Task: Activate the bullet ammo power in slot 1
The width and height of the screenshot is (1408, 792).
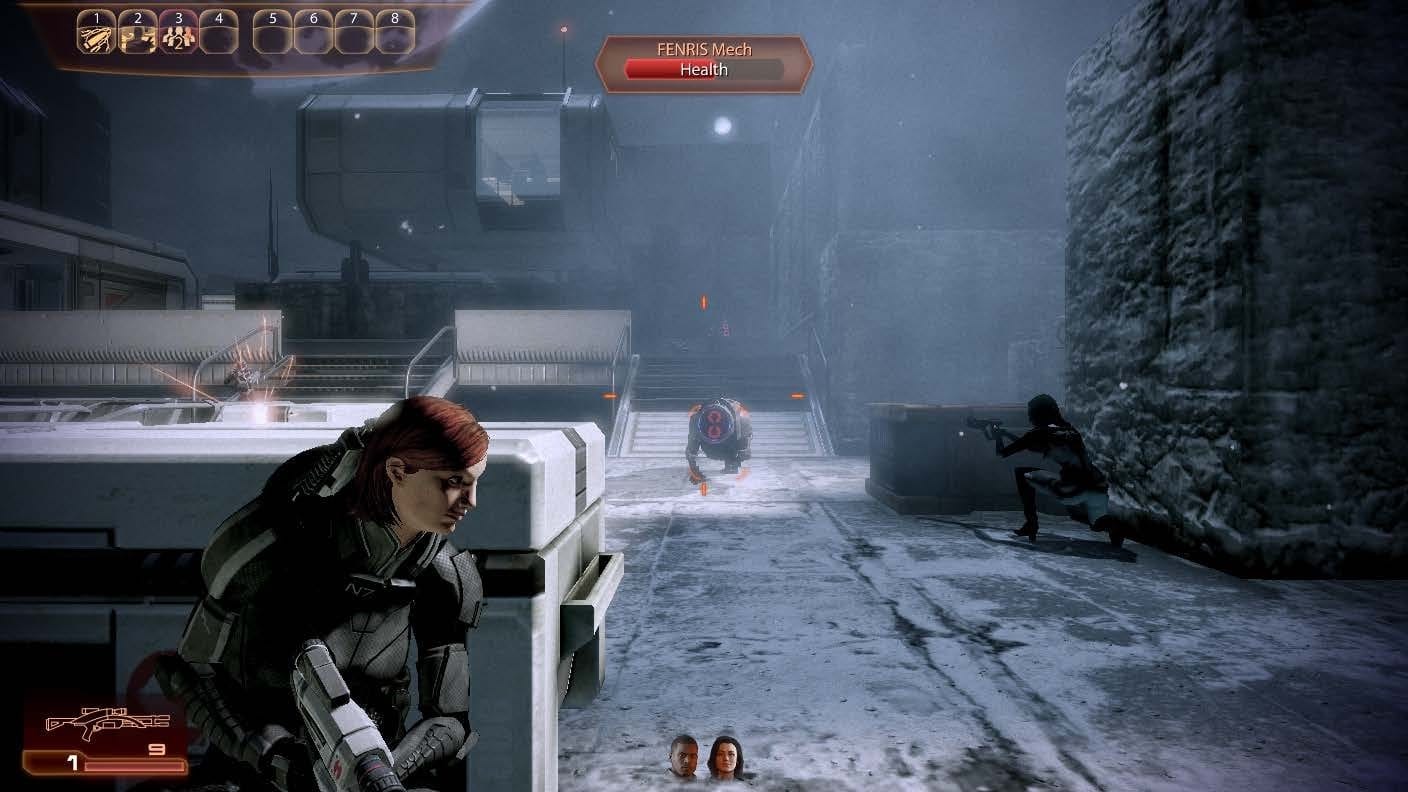Action: click(97, 36)
